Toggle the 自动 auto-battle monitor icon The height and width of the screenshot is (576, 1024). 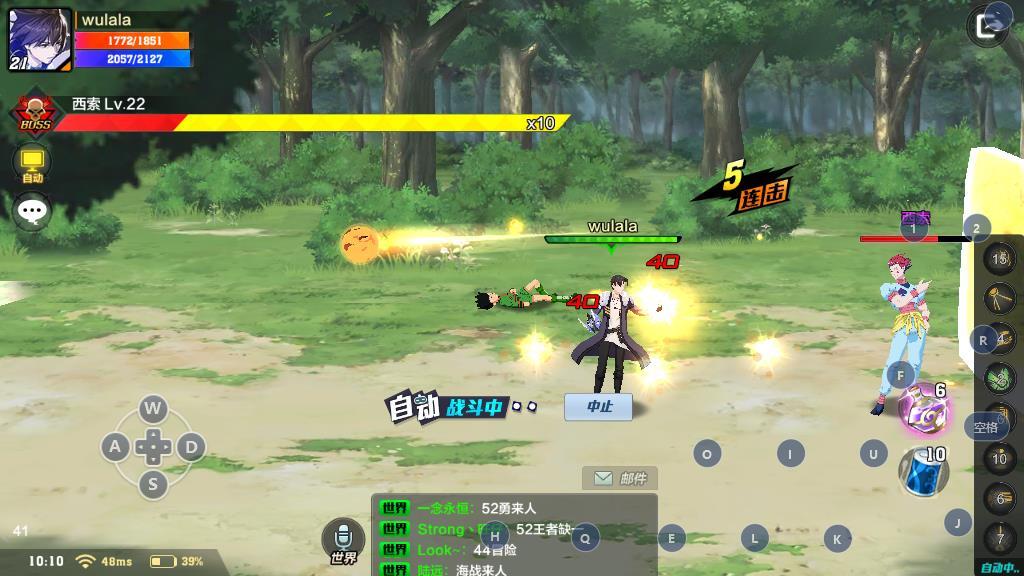(32, 163)
